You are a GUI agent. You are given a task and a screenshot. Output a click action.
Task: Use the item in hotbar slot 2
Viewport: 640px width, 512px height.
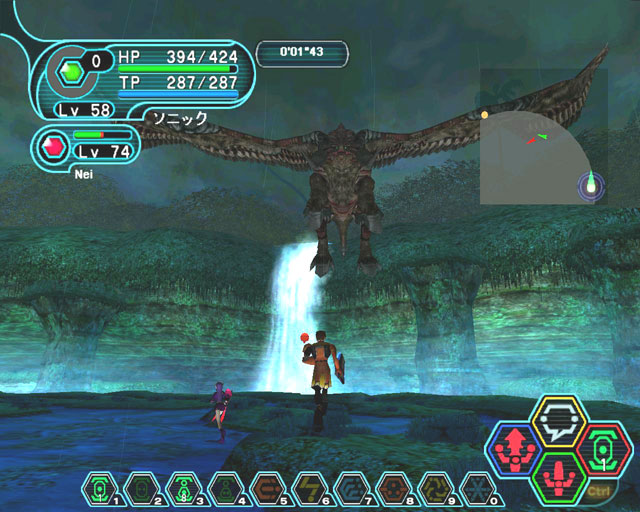[x=141, y=487]
